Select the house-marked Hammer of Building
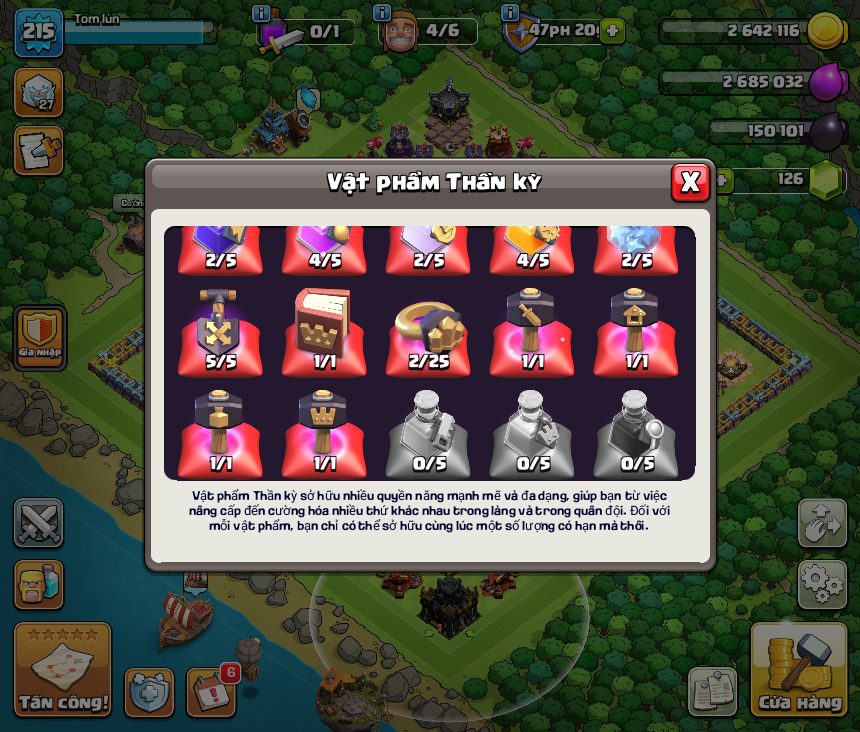The width and height of the screenshot is (860, 732). click(x=636, y=331)
